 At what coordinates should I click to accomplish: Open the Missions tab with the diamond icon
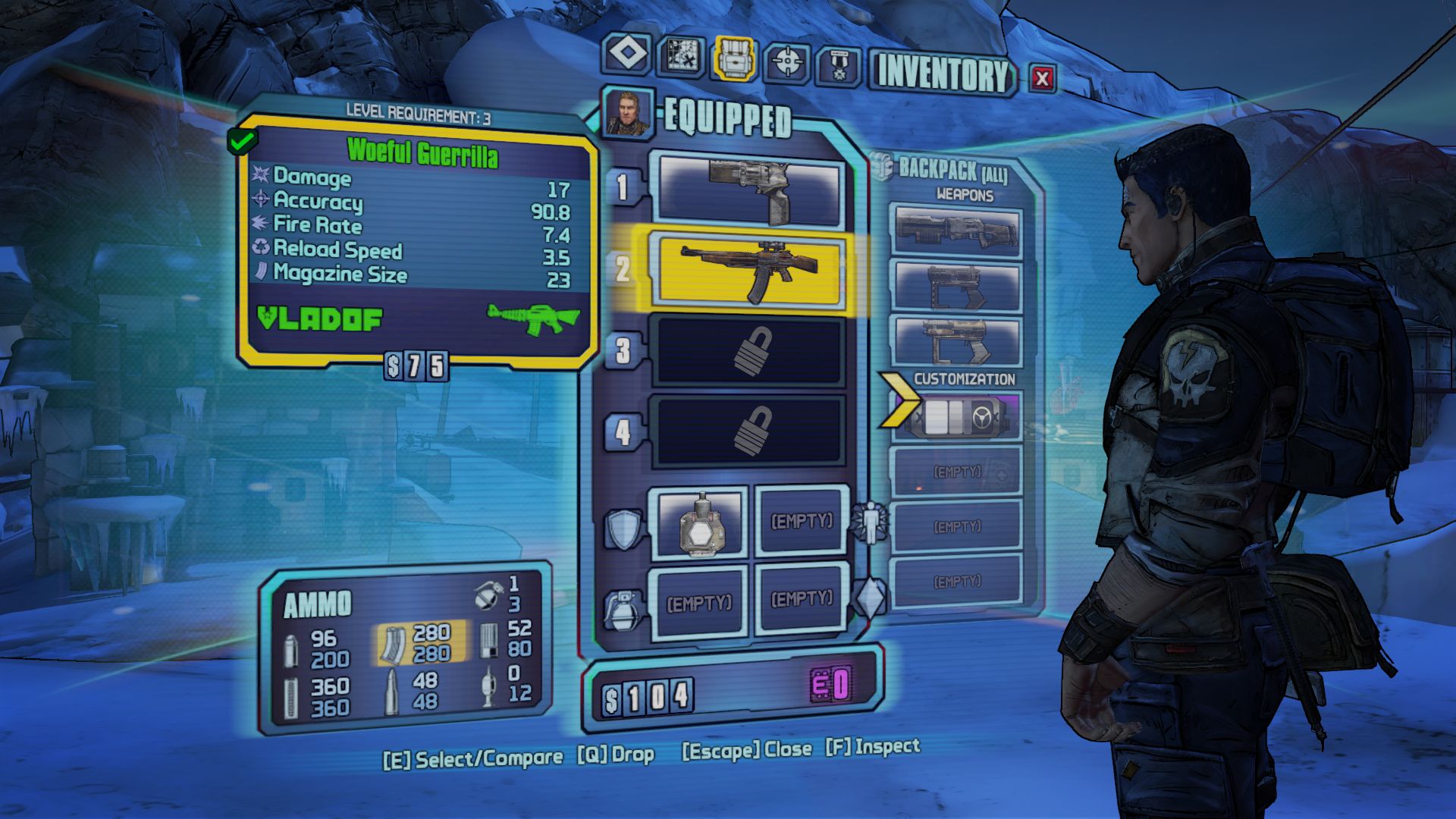pyautogui.click(x=627, y=55)
